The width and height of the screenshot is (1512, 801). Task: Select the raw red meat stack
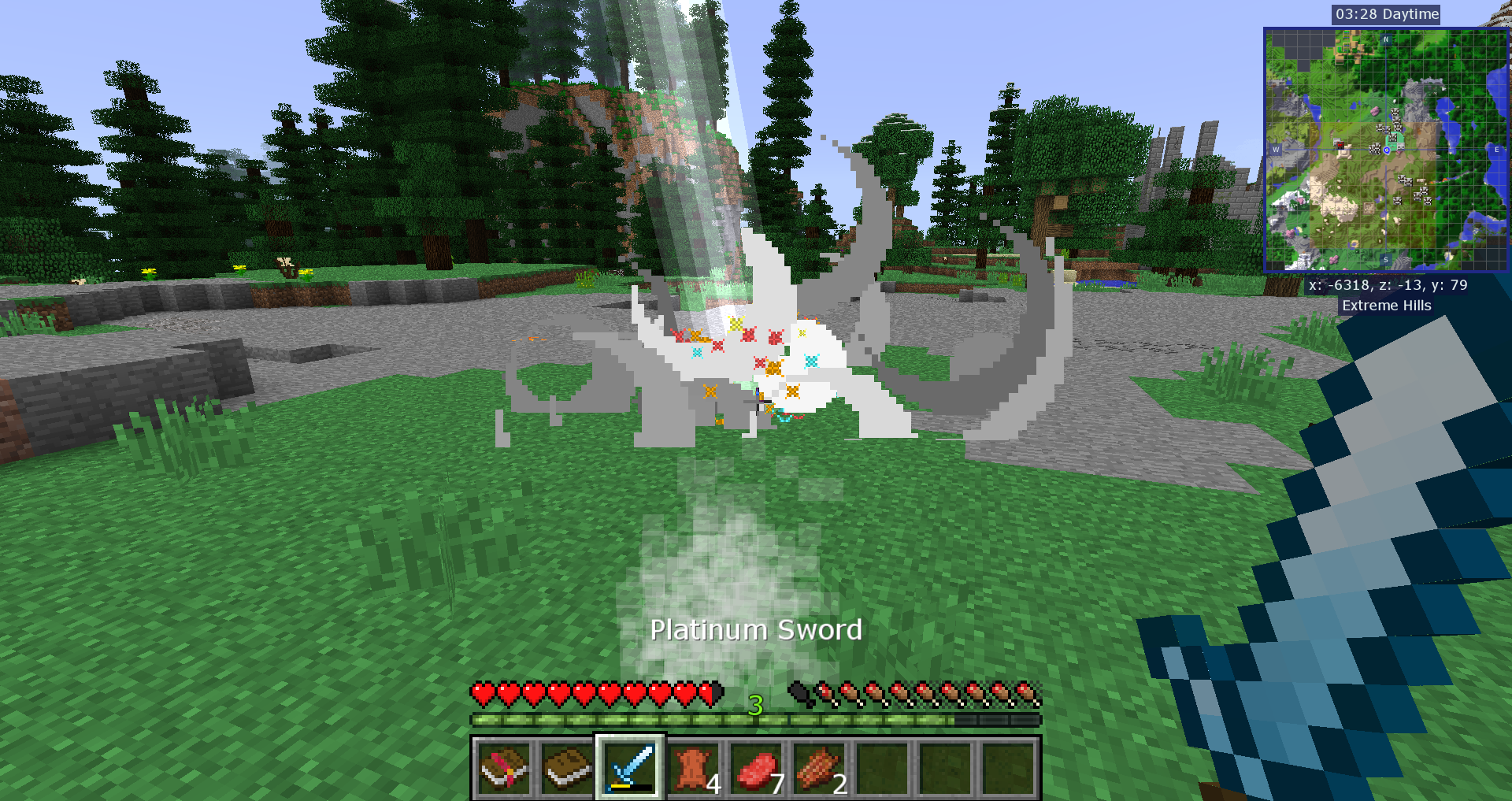pos(756,768)
